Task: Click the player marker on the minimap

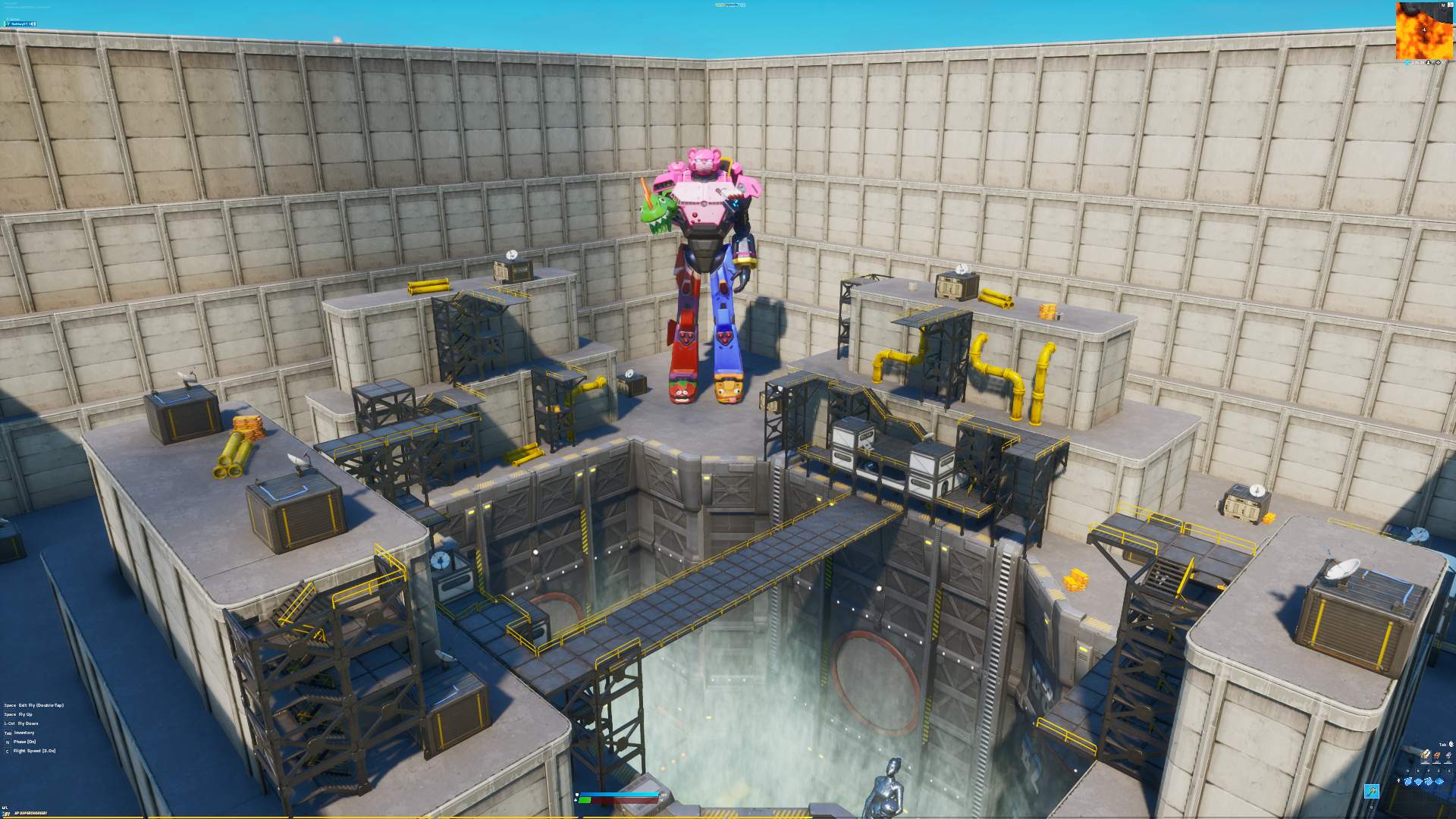Action: pos(1424,31)
